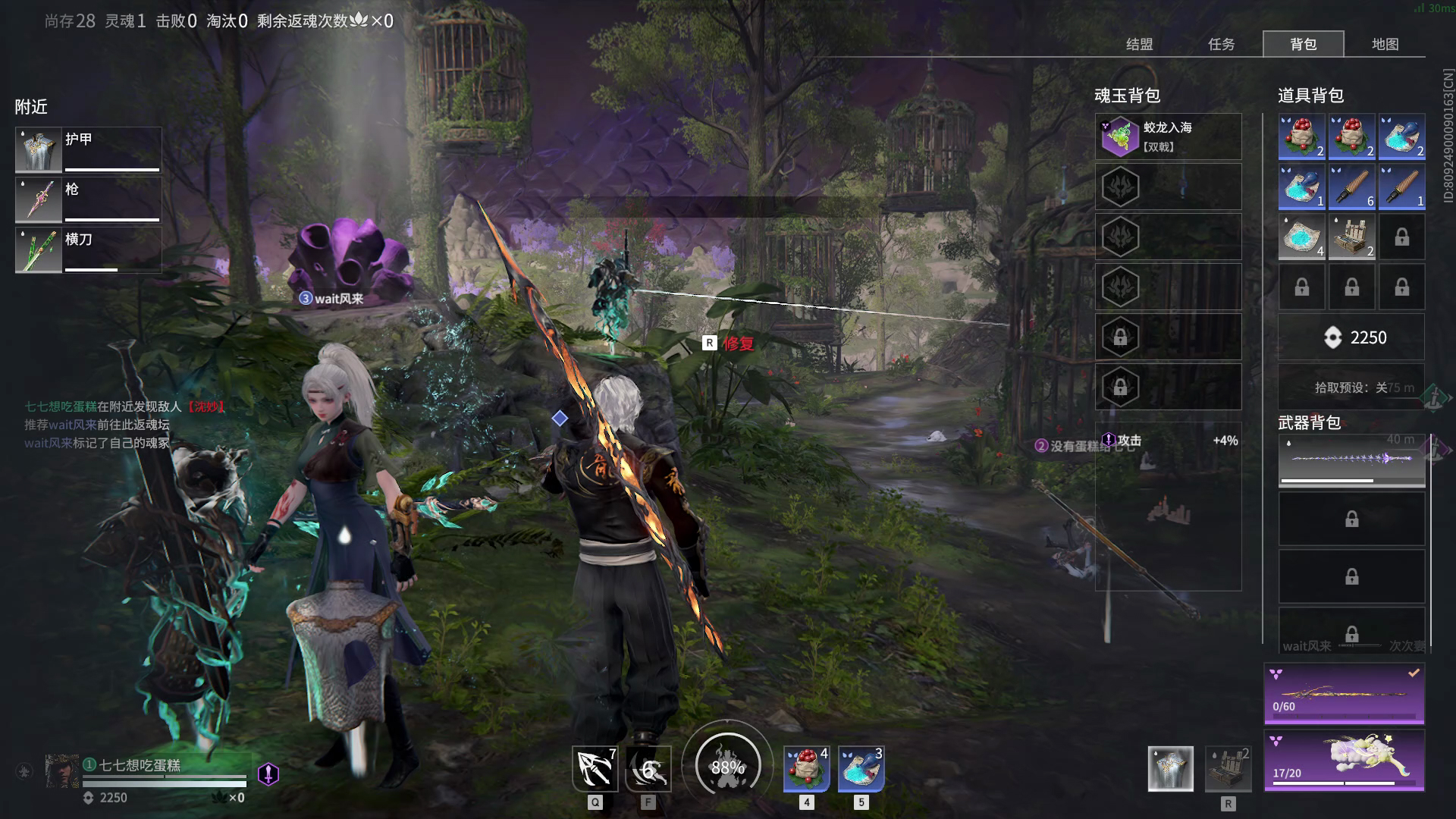Select the 蛟龙入海 soul jade slot
The image size is (1456, 819).
click(1168, 136)
